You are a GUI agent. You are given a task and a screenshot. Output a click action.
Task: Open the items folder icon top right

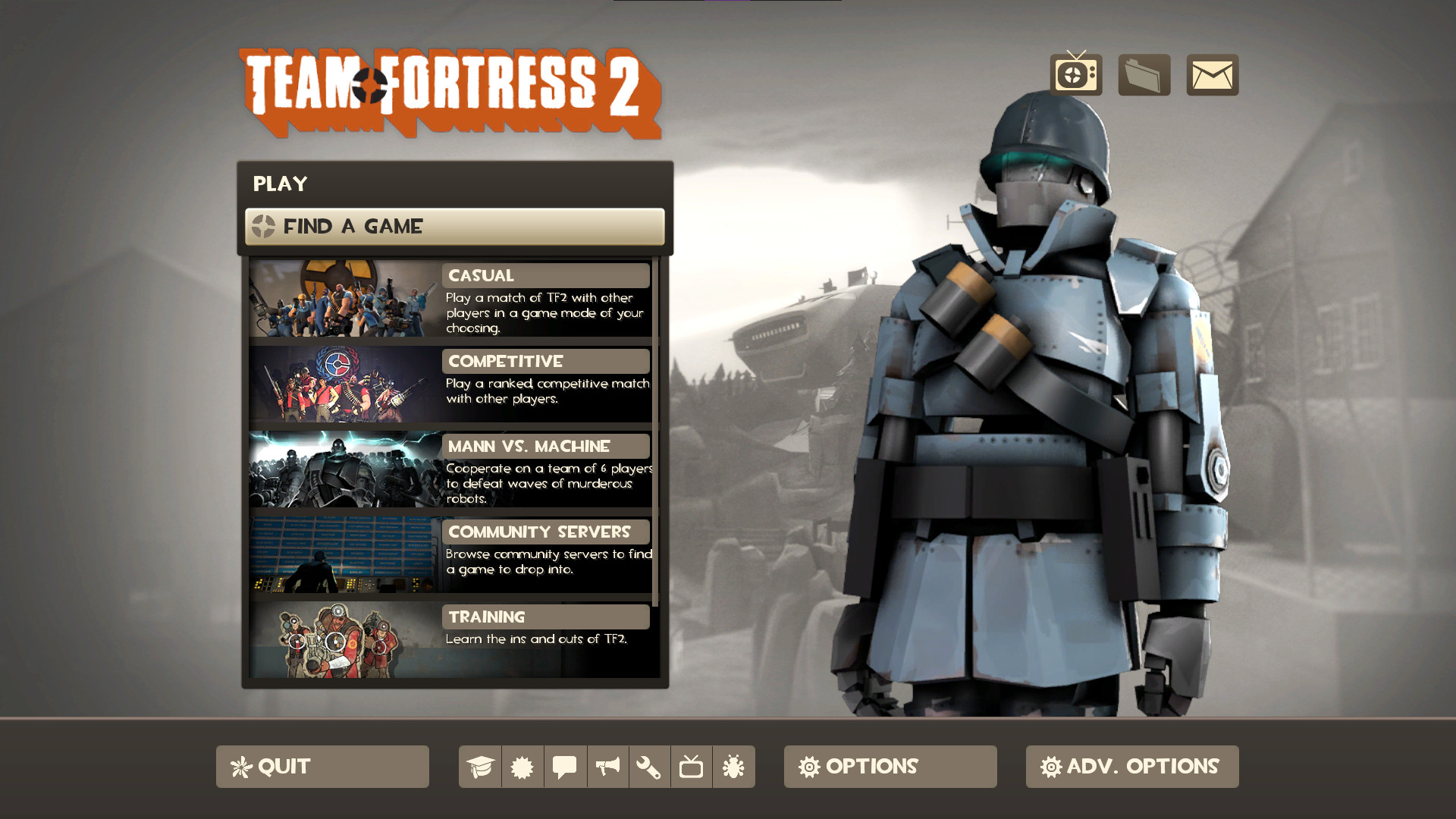1144,74
